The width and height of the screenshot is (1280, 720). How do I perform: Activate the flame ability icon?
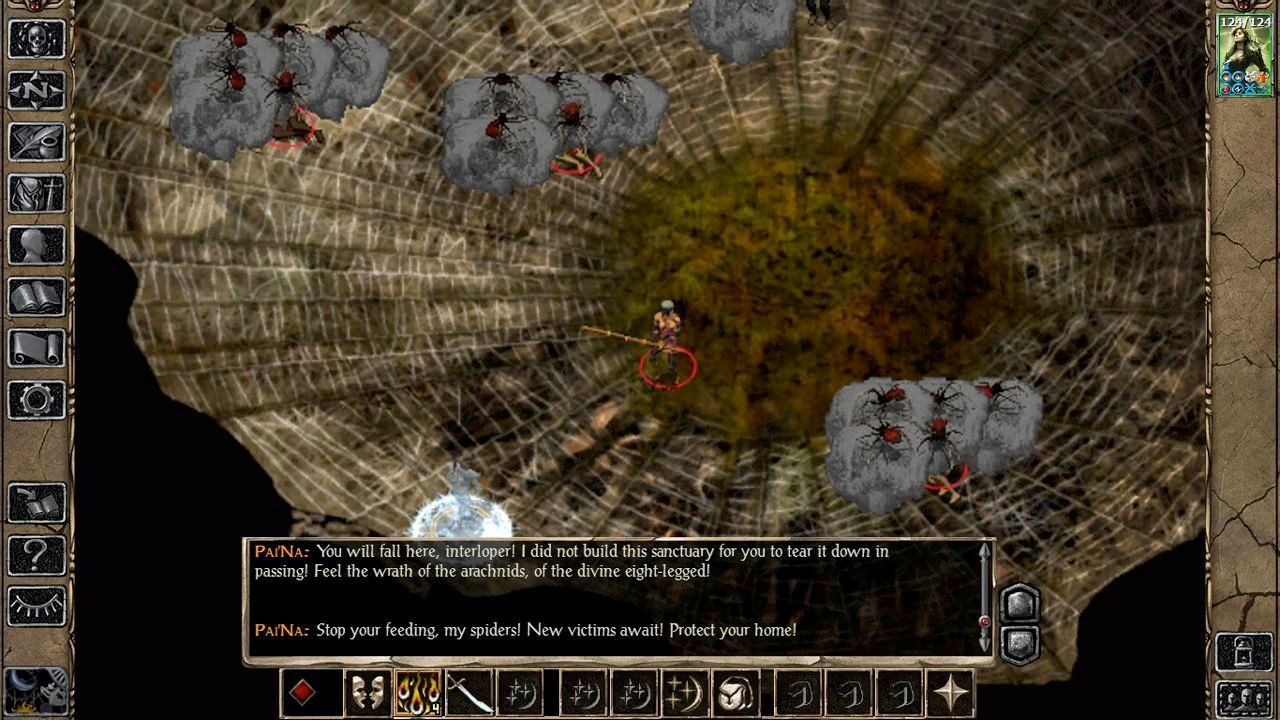click(x=418, y=692)
